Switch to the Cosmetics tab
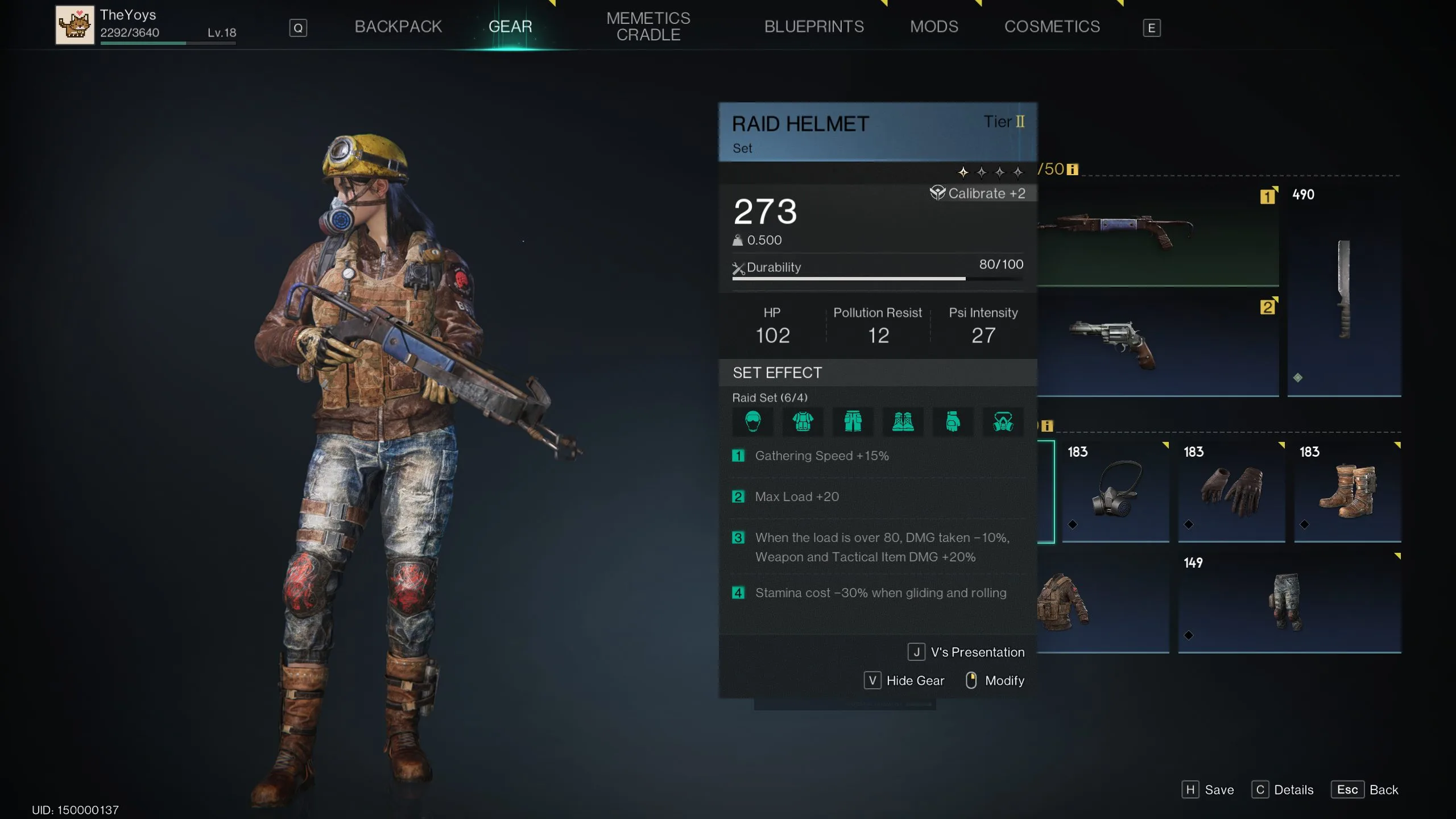 1052,27
